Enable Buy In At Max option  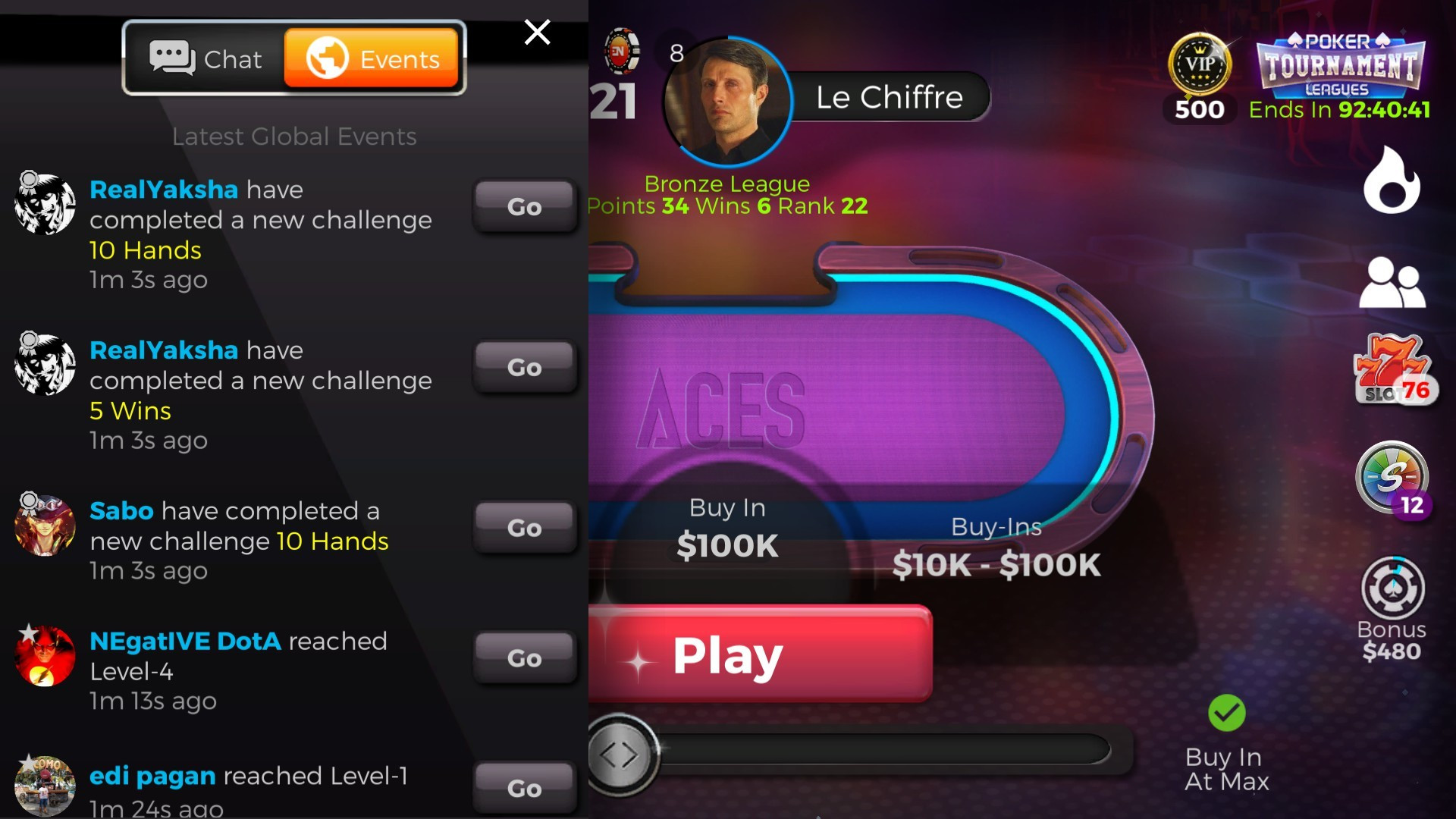tap(1225, 766)
